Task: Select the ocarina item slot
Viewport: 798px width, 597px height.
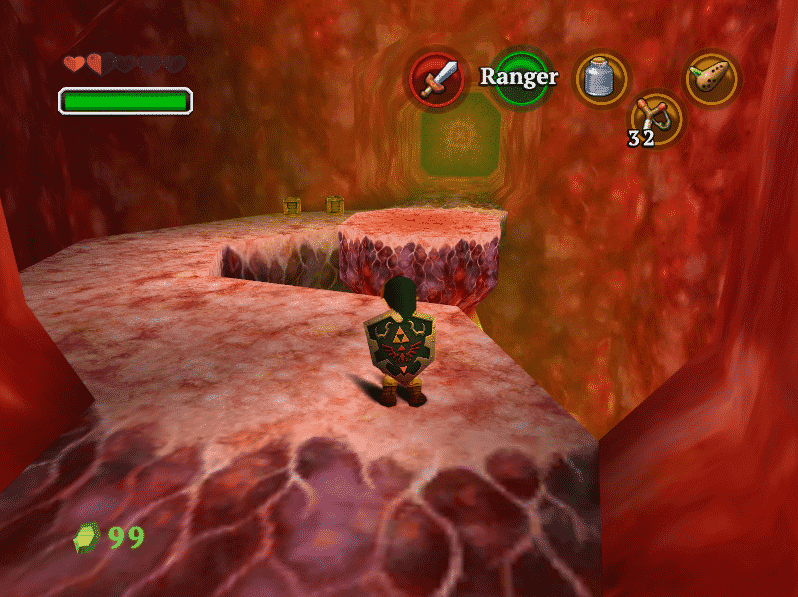Action: coord(712,78)
